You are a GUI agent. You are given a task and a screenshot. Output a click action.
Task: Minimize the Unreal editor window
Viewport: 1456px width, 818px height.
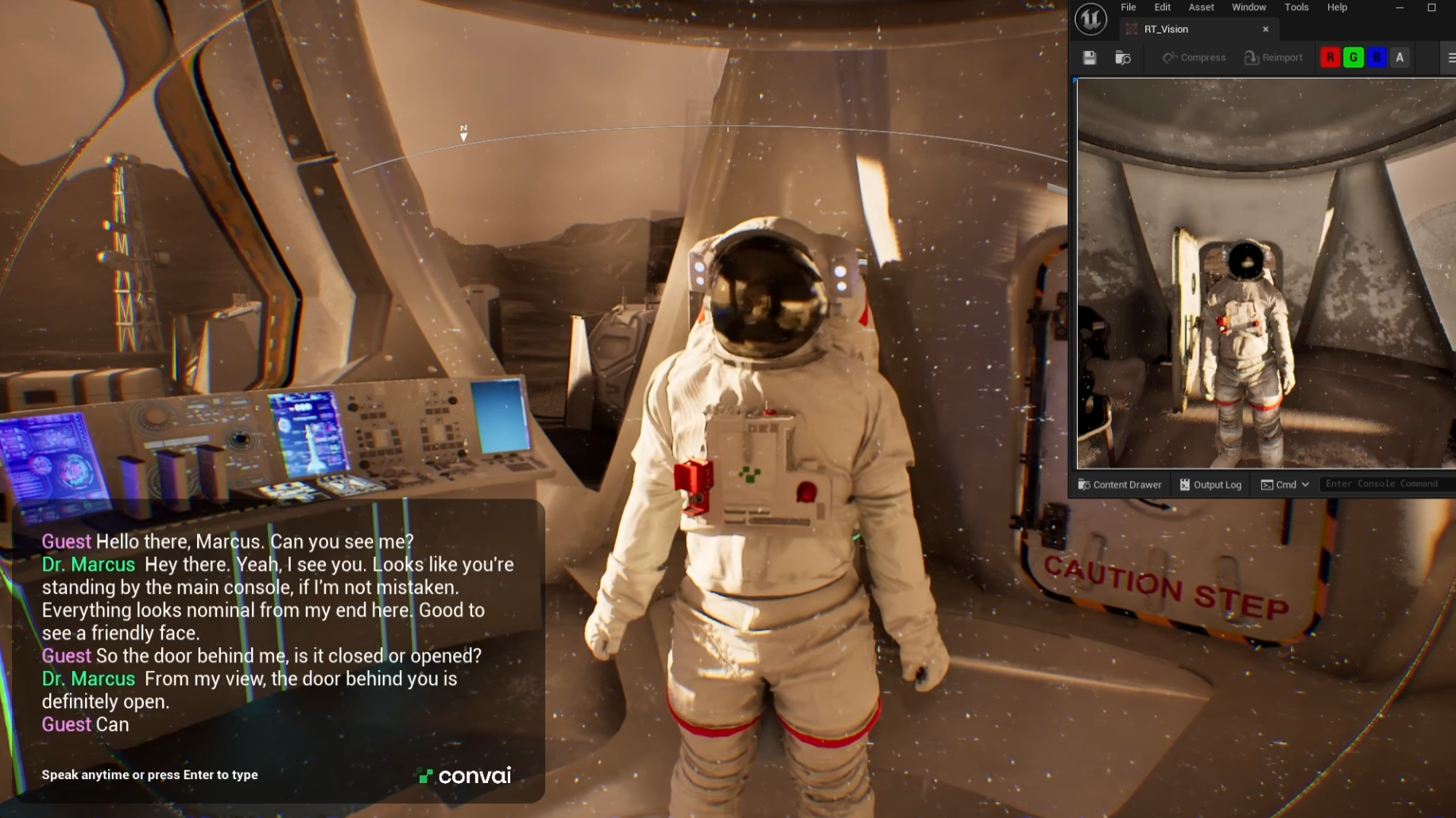[x=1399, y=8]
